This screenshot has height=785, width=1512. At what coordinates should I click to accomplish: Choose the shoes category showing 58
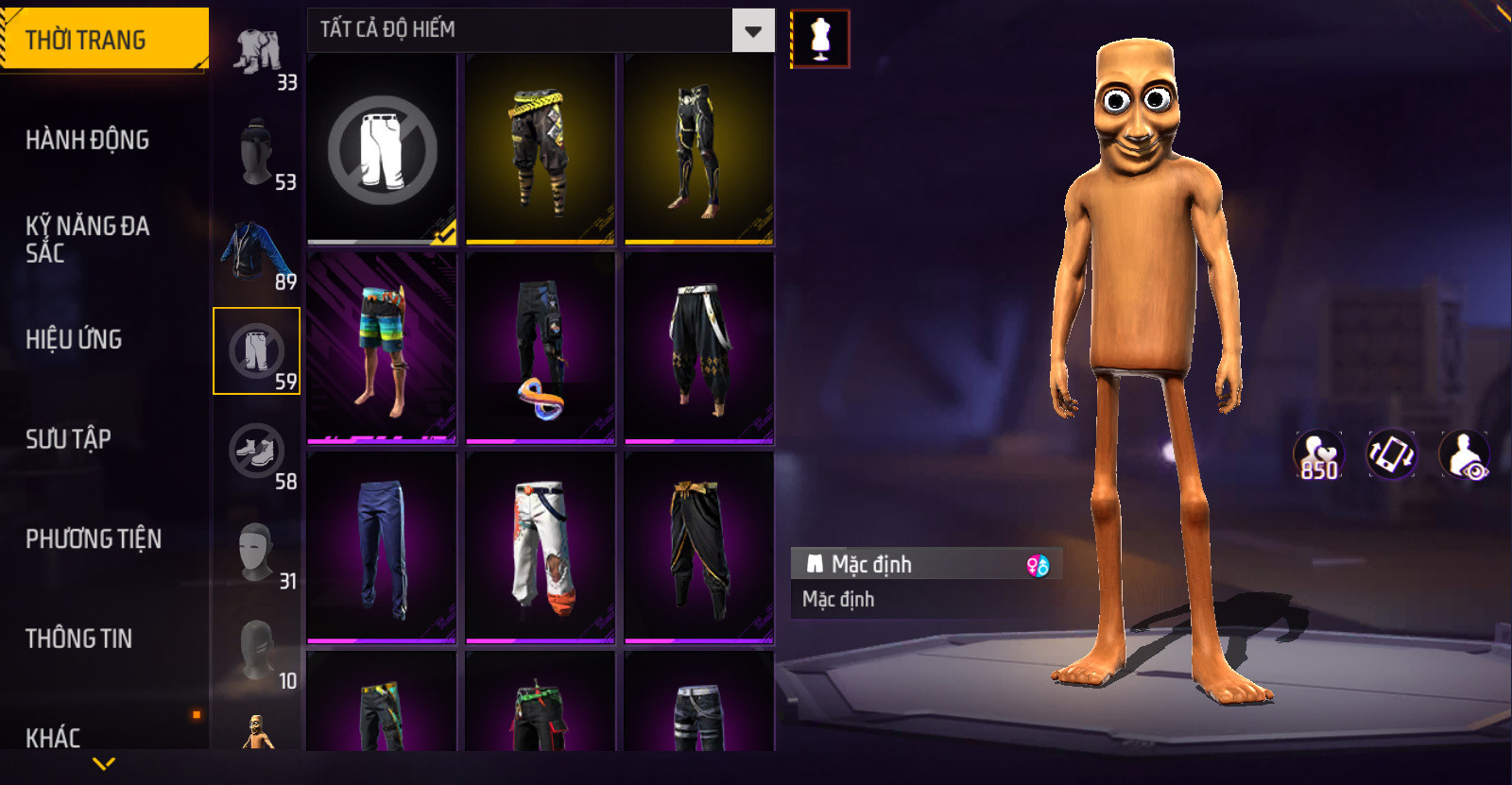pyautogui.click(x=256, y=452)
